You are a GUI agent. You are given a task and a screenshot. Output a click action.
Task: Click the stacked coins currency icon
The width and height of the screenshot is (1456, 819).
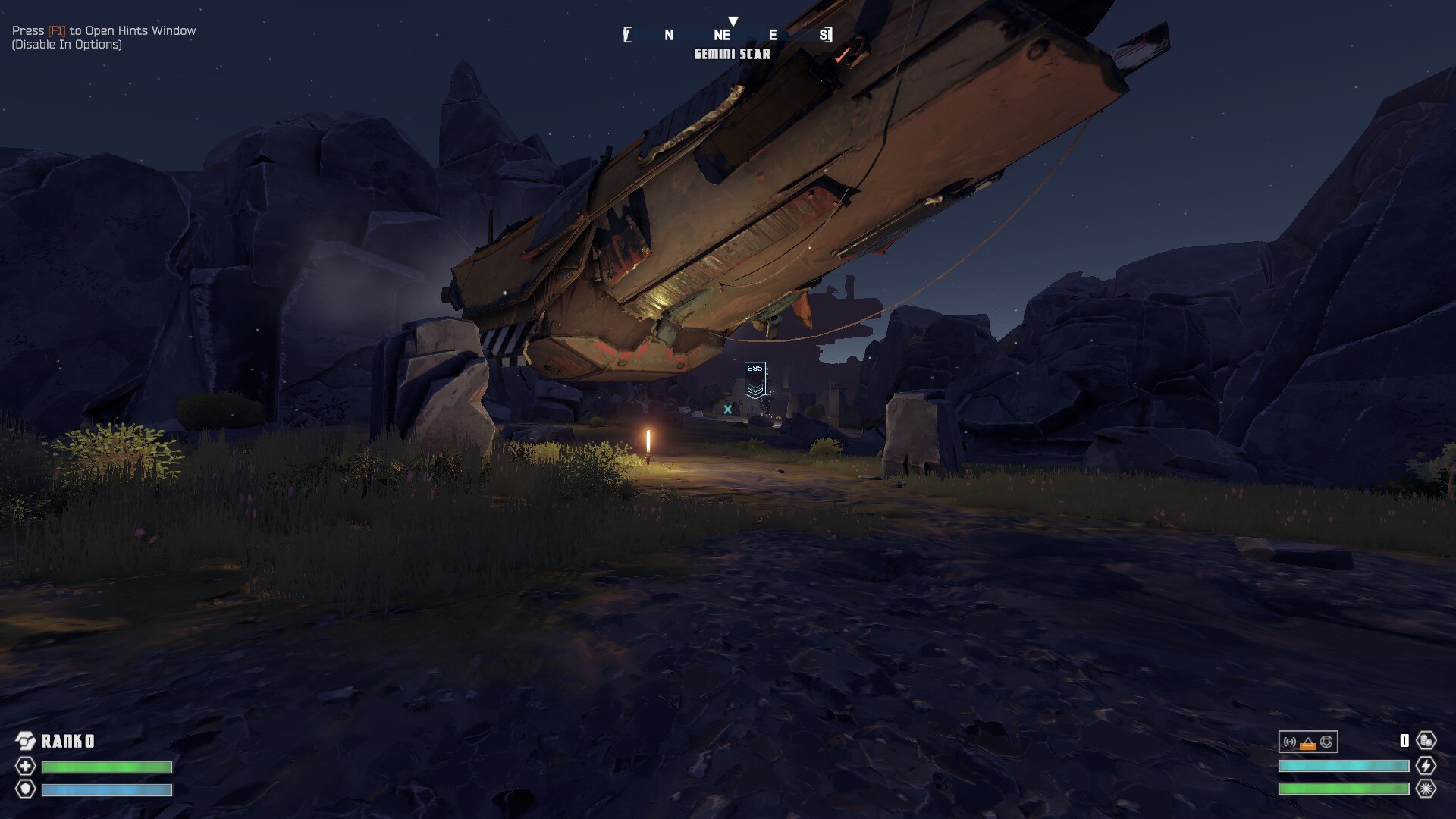pos(1426,741)
